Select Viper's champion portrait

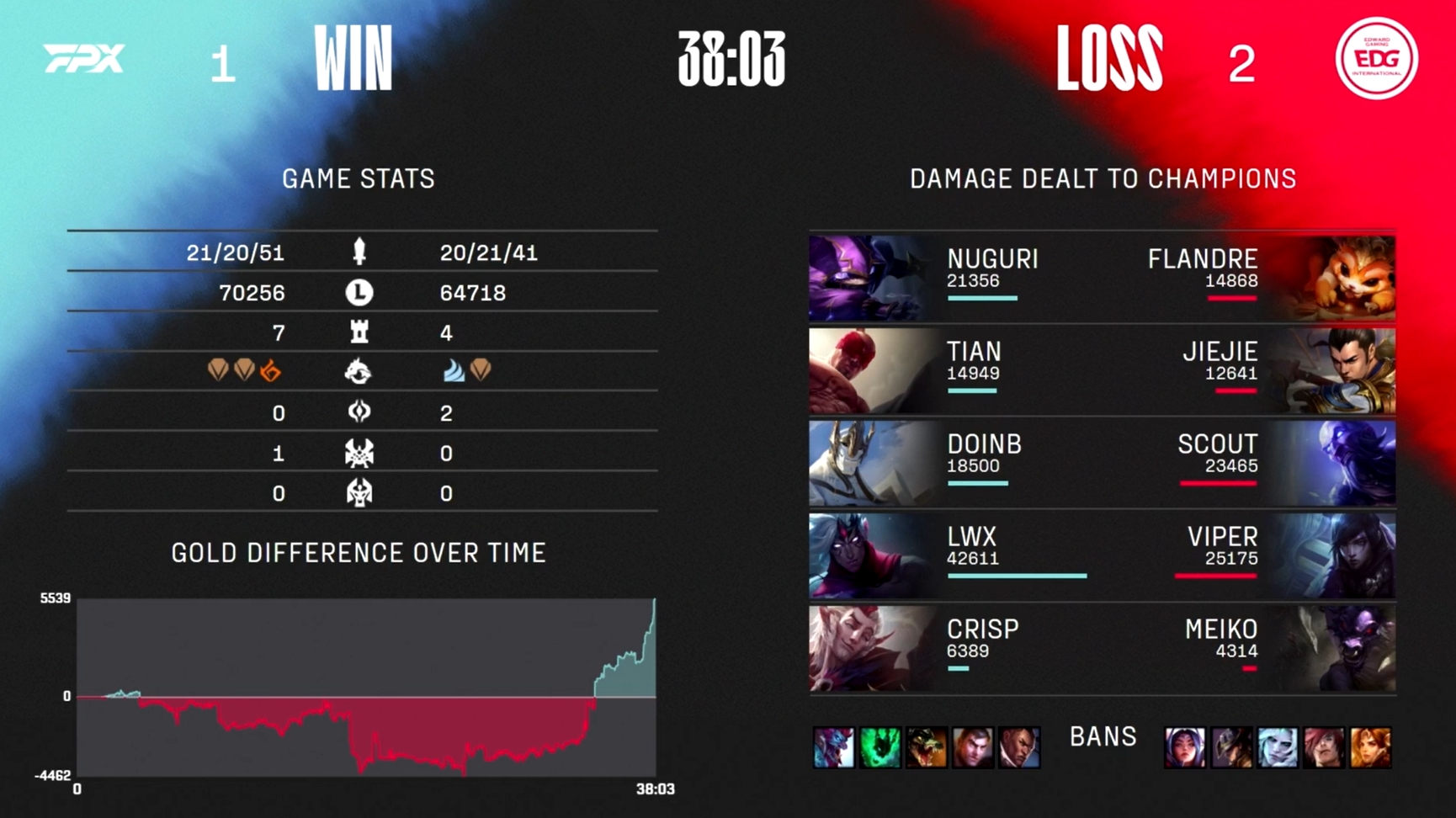1335,556
